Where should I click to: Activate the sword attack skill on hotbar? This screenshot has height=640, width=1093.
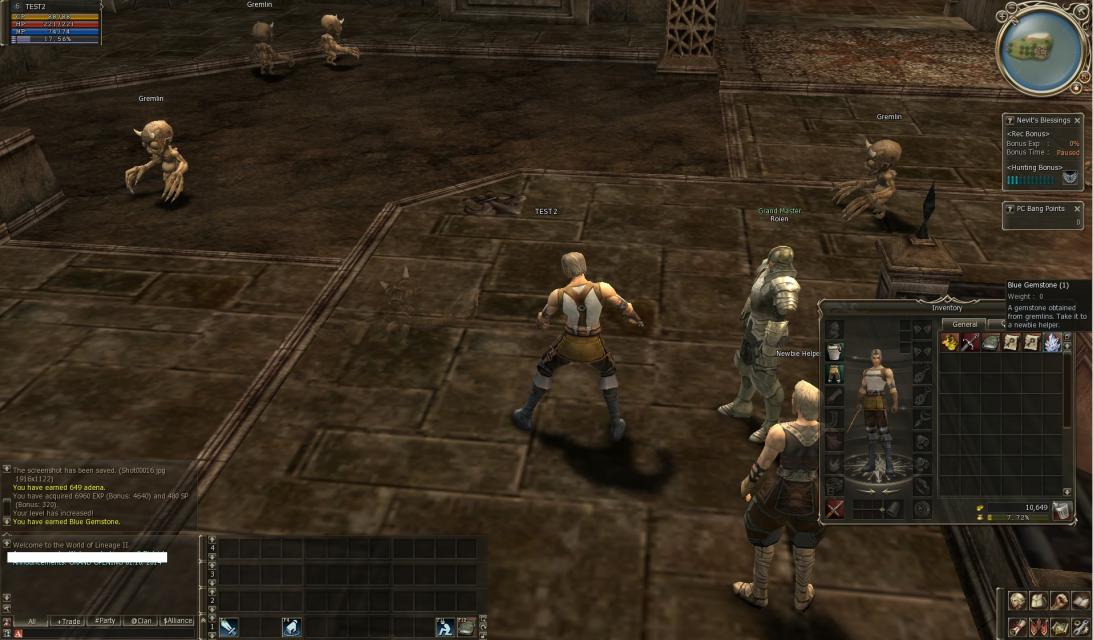(229, 627)
